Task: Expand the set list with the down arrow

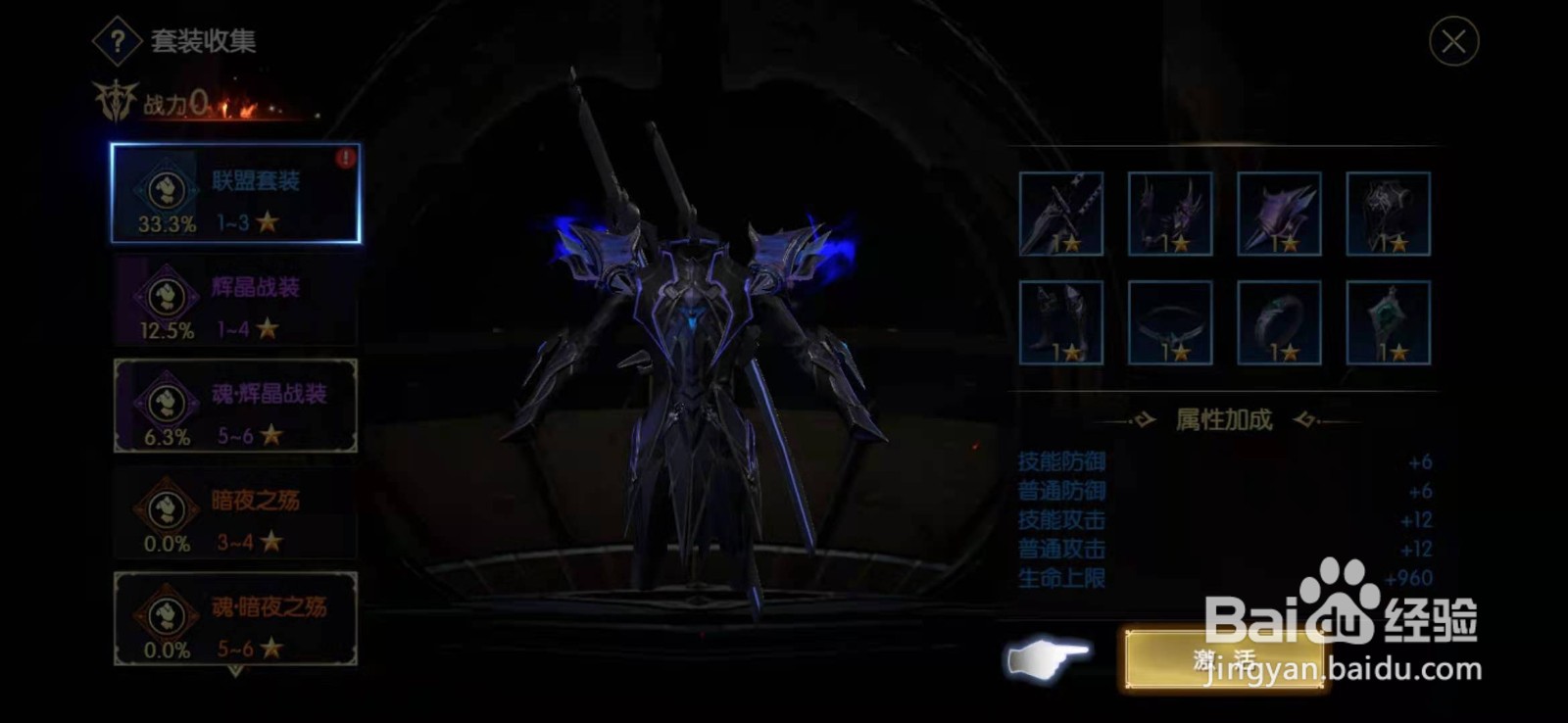Action: tap(233, 674)
